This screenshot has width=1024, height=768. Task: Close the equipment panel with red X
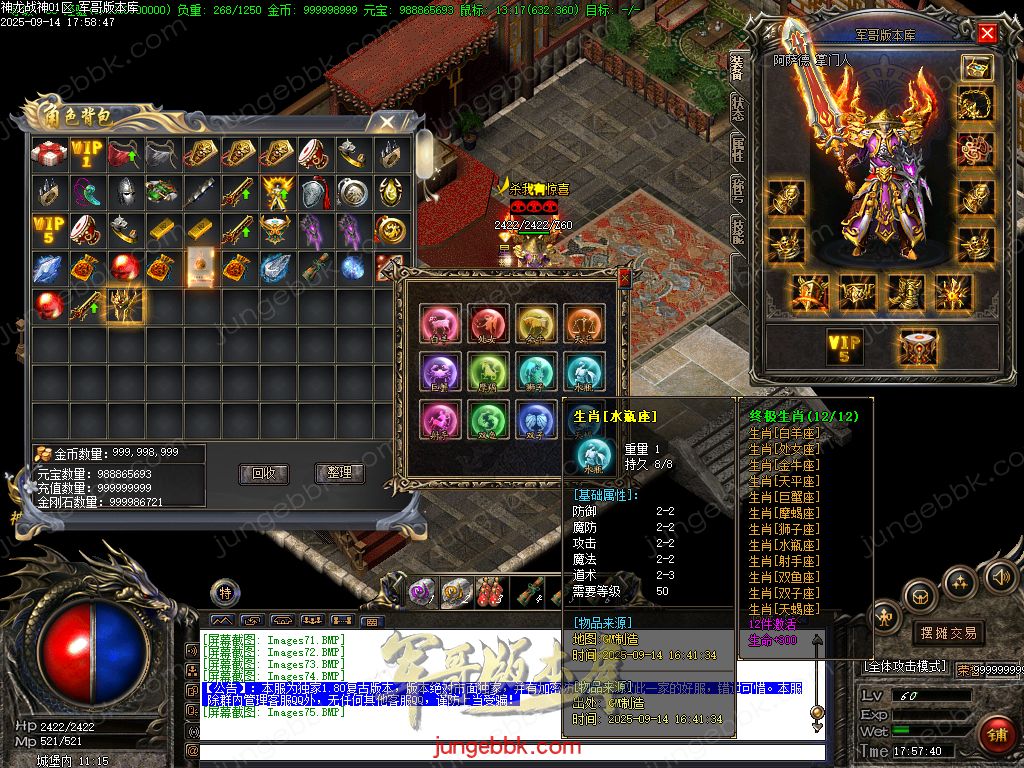tap(987, 33)
